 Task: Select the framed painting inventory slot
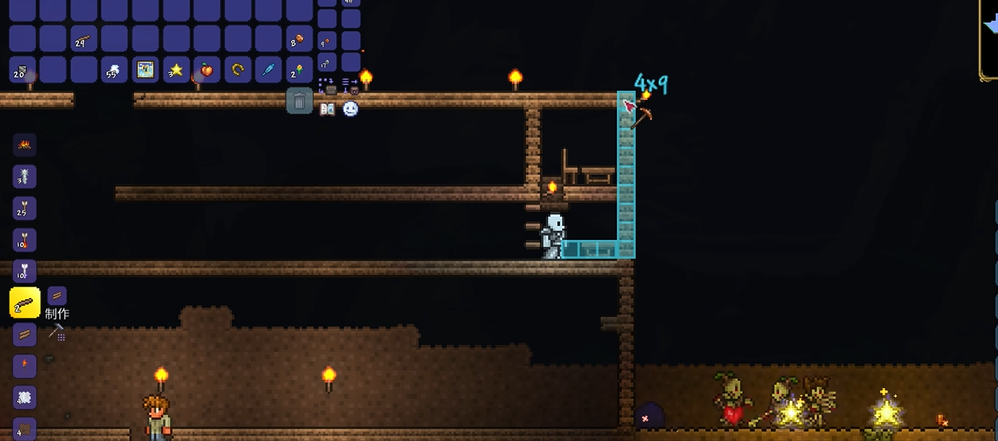145,70
